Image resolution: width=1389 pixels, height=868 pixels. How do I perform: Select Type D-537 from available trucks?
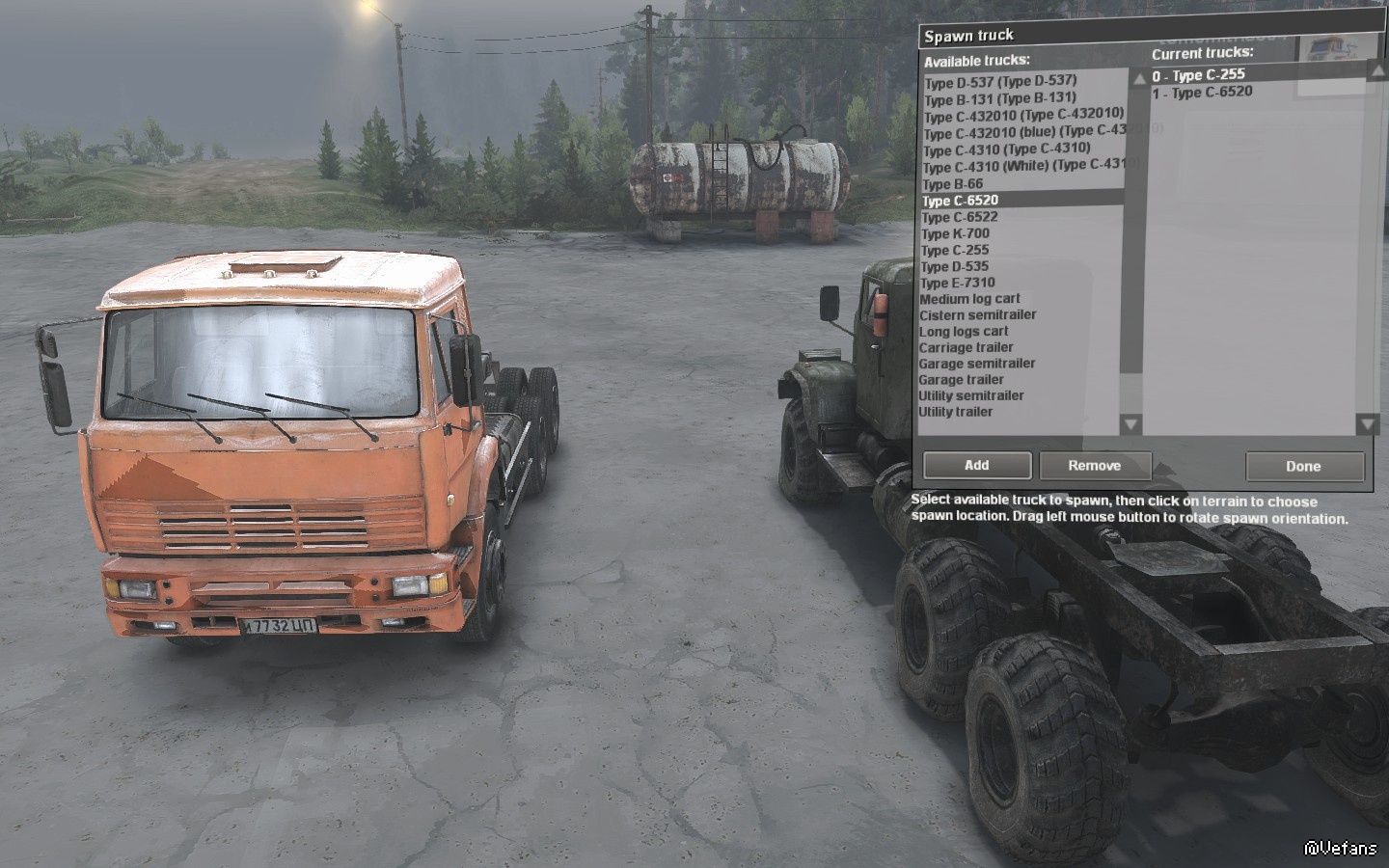tap(1000, 82)
